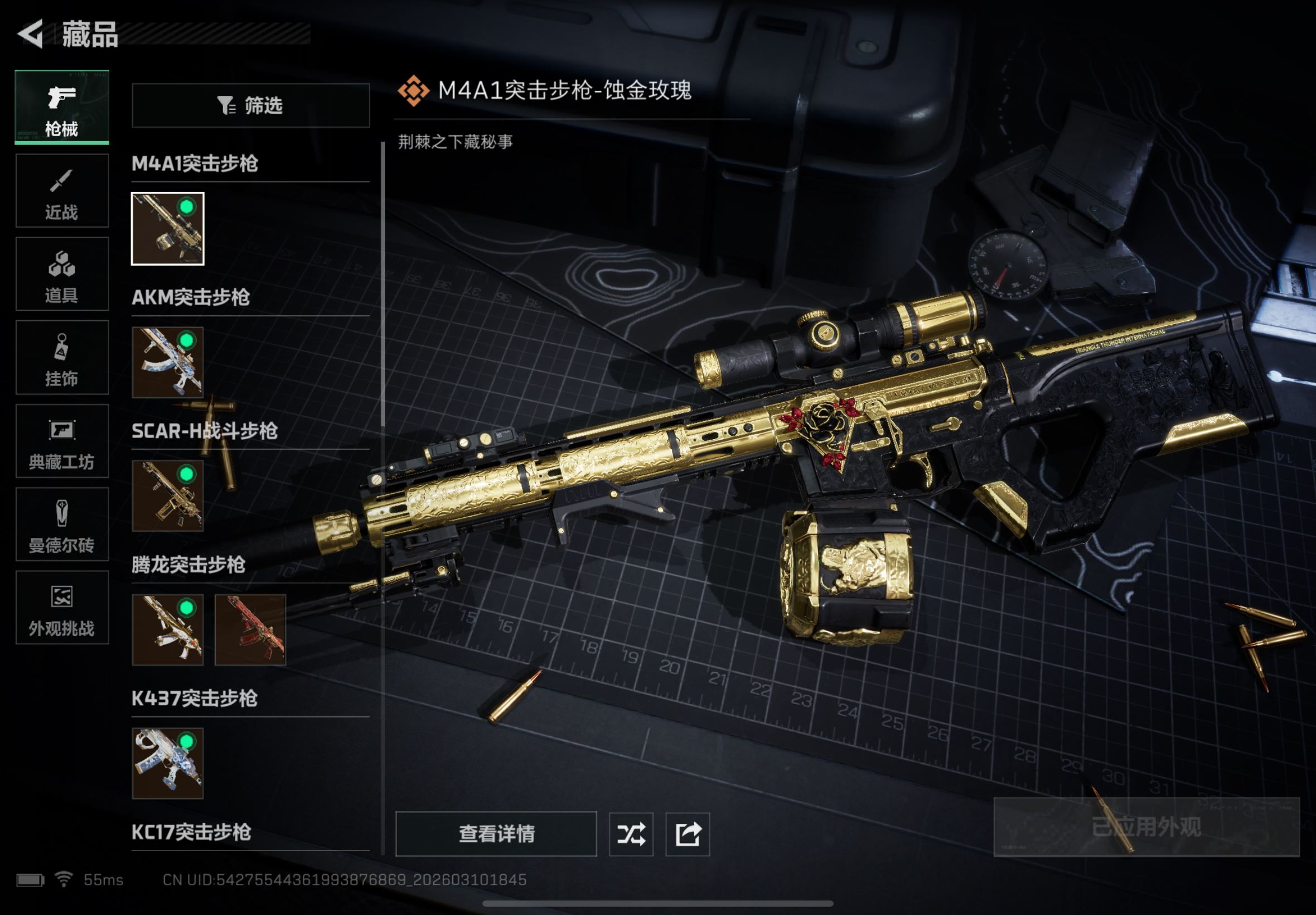This screenshot has width=1316, height=915.
Task: Open the 近战 melee category
Action: pyautogui.click(x=62, y=190)
